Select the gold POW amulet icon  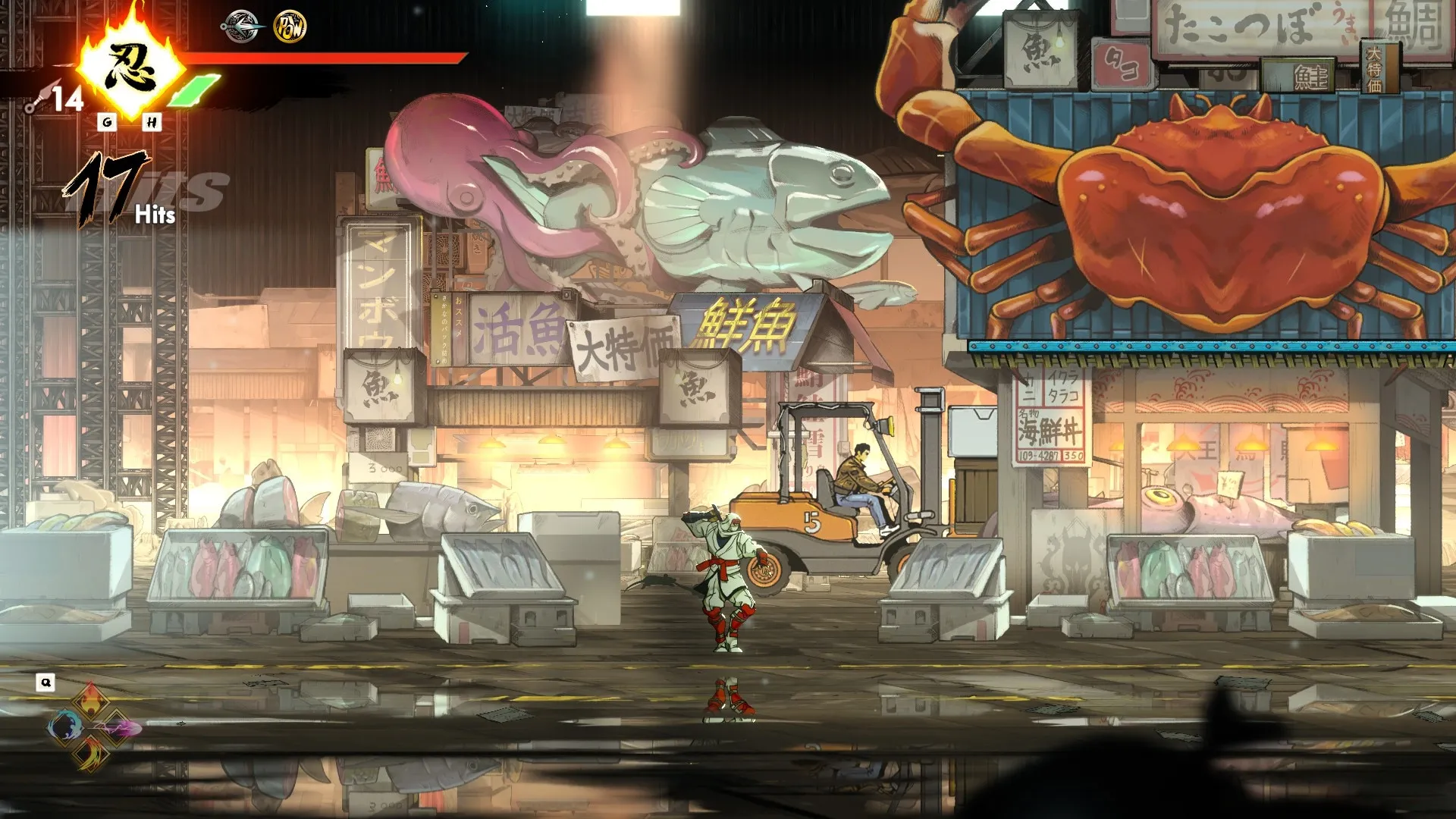(290, 27)
